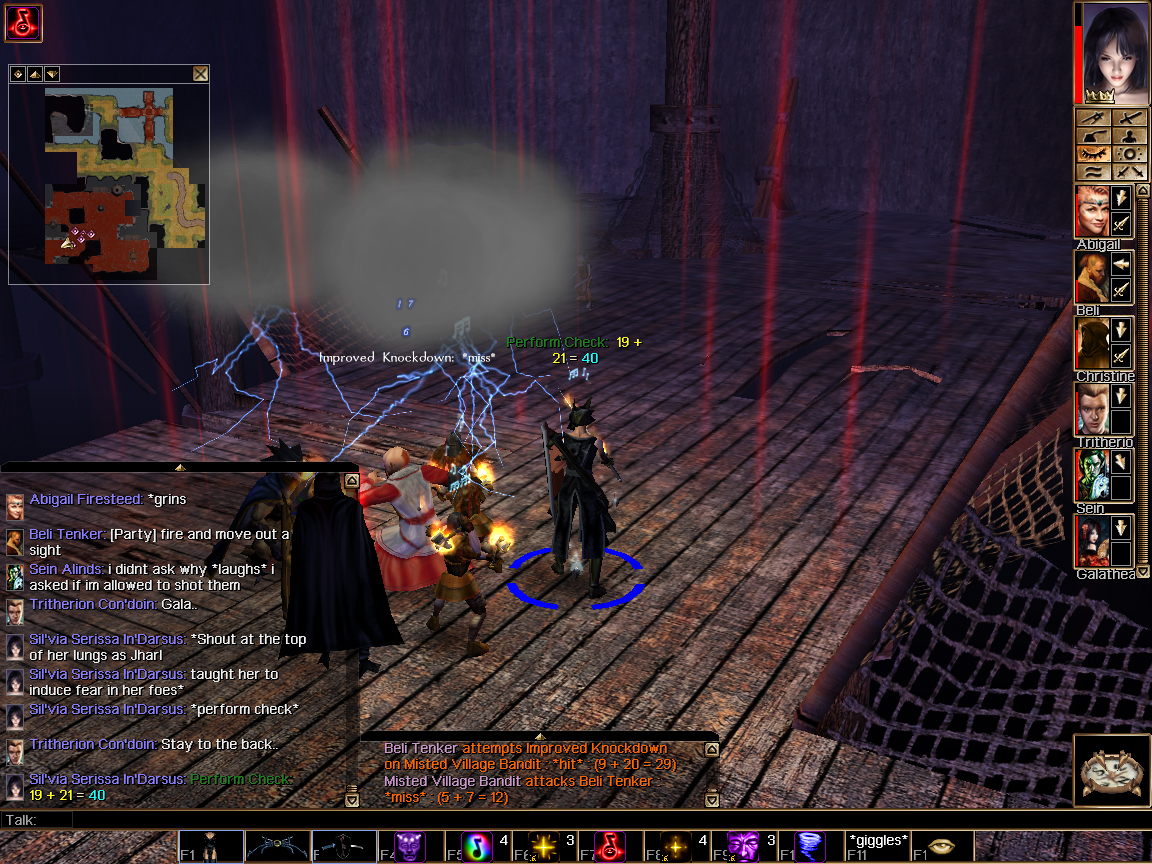This screenshot has width=1152, height=864.
Task: Select Christine's hooded party portrait
Action: coord(1093,343)
